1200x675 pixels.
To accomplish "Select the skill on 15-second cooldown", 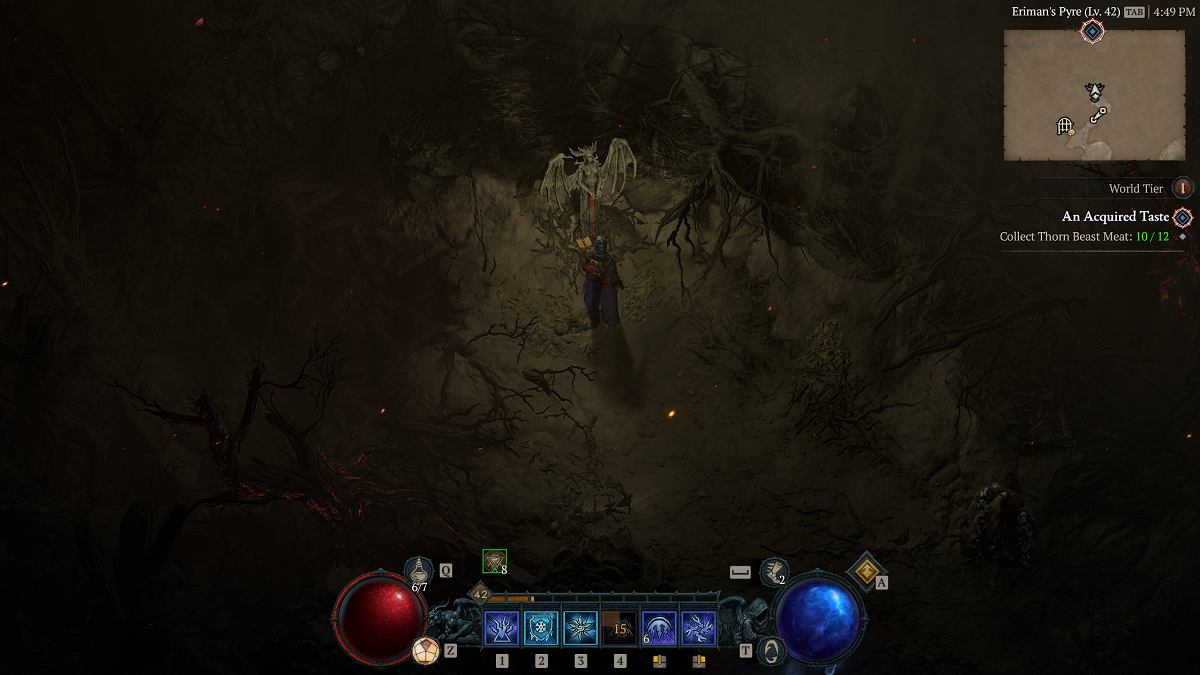I will pyautogui.click(x=620, y=629).
